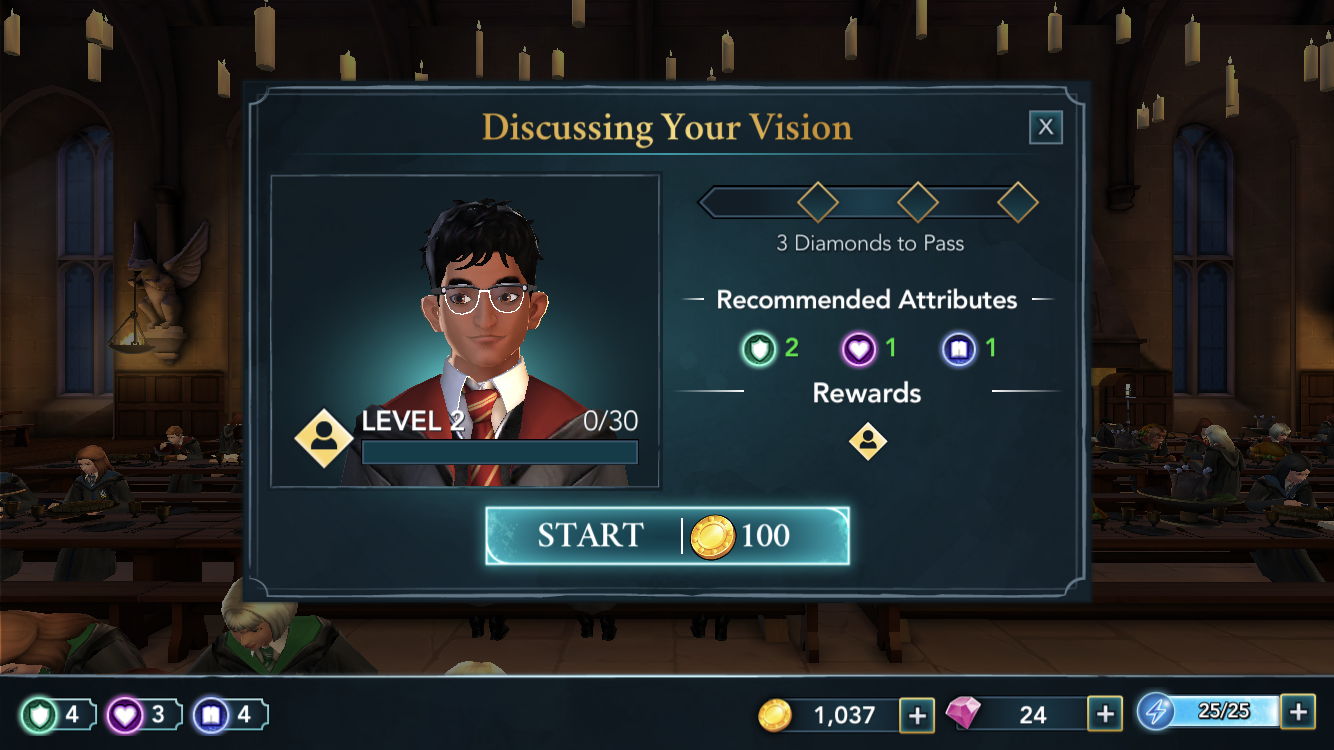Add more gold coins
This screenshot has height=750, width=1334.
tap(917, 715)
